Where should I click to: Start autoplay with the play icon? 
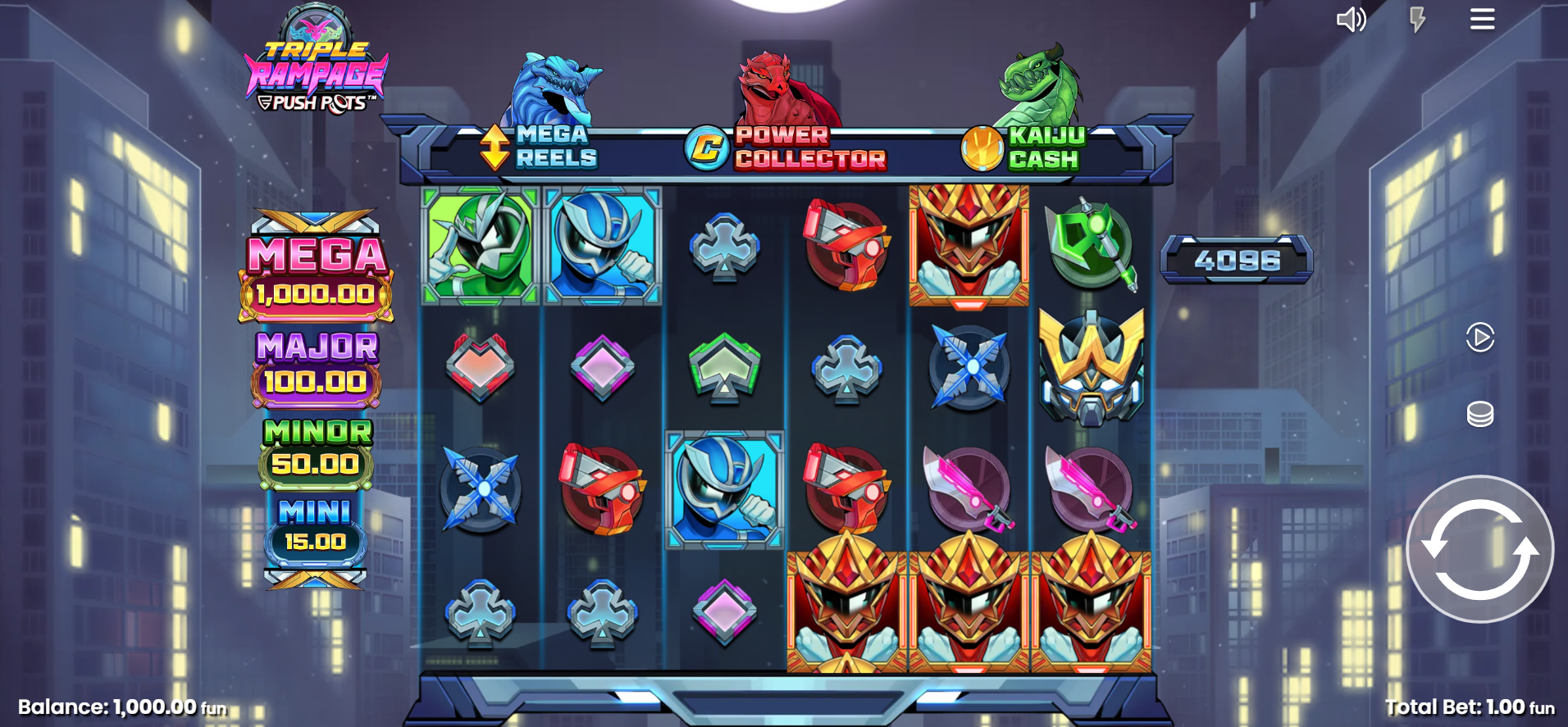[1479, 337]
